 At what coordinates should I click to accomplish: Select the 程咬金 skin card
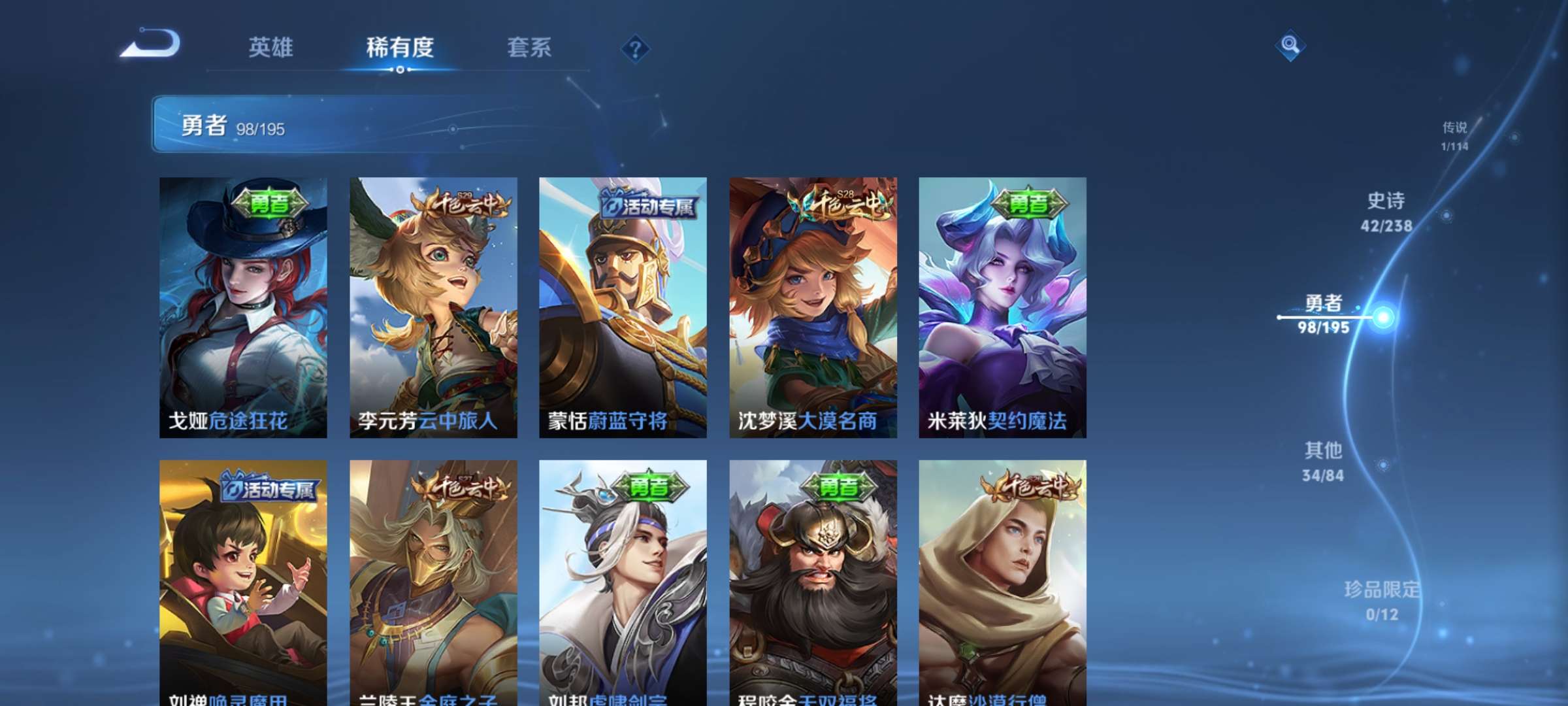point(813,582)
